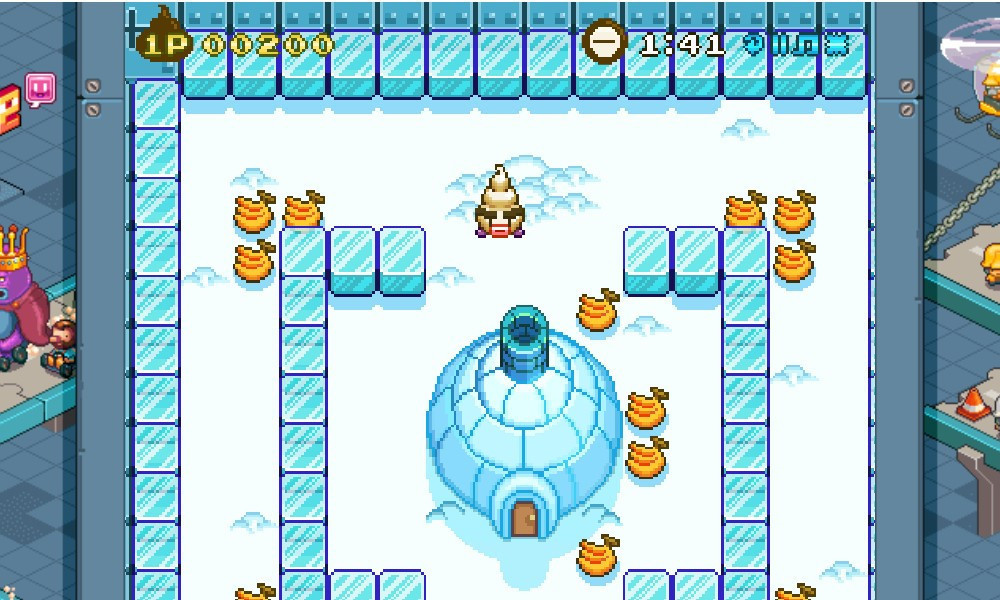Viewport: 1000px width, 600px height.
Task: Toggle the sound speaker icon
Action: (x=755, y=45)
